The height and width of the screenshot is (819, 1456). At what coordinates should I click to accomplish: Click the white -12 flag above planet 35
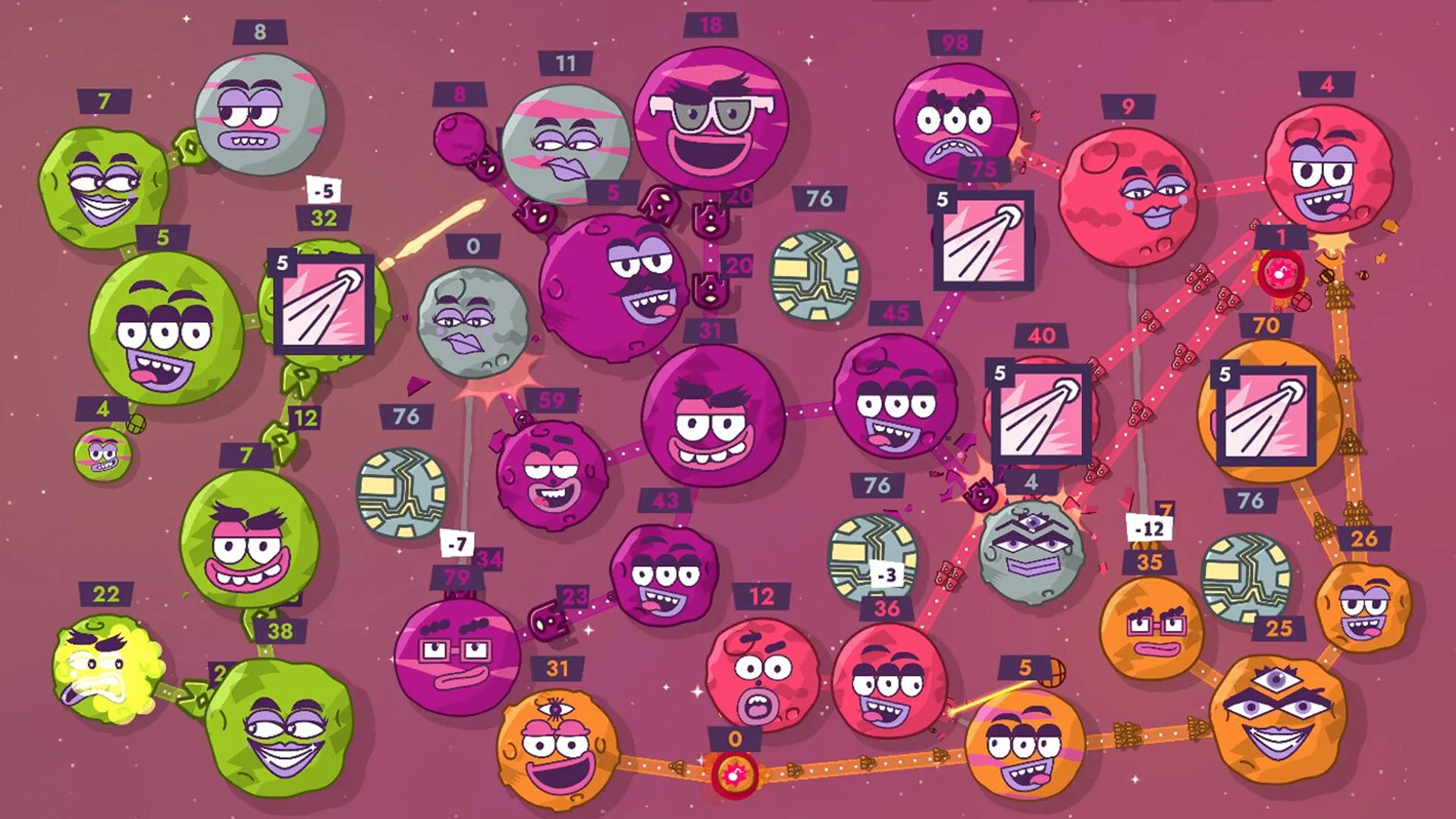1149,531
